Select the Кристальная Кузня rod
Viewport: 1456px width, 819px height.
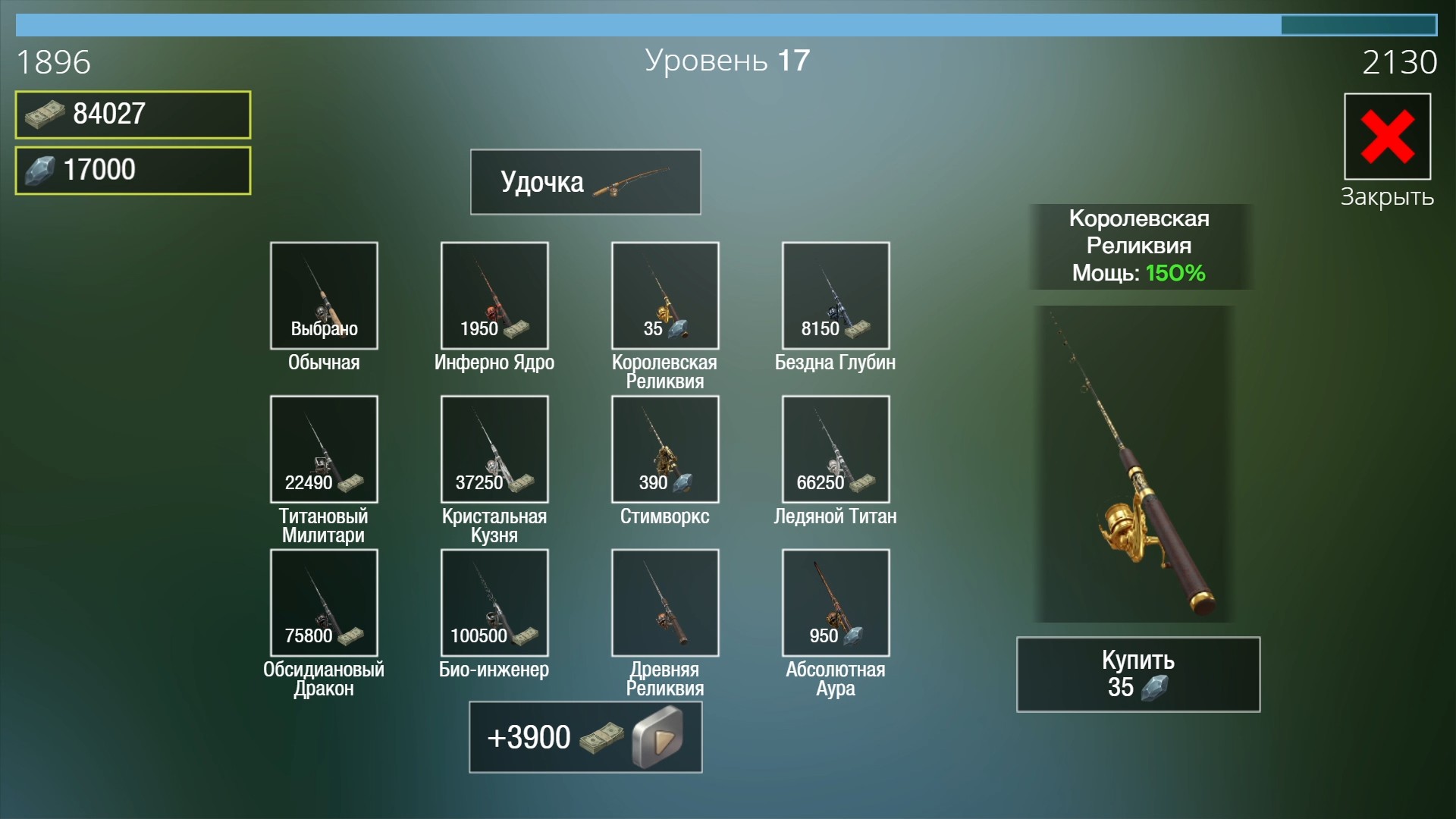pos(494,449)
